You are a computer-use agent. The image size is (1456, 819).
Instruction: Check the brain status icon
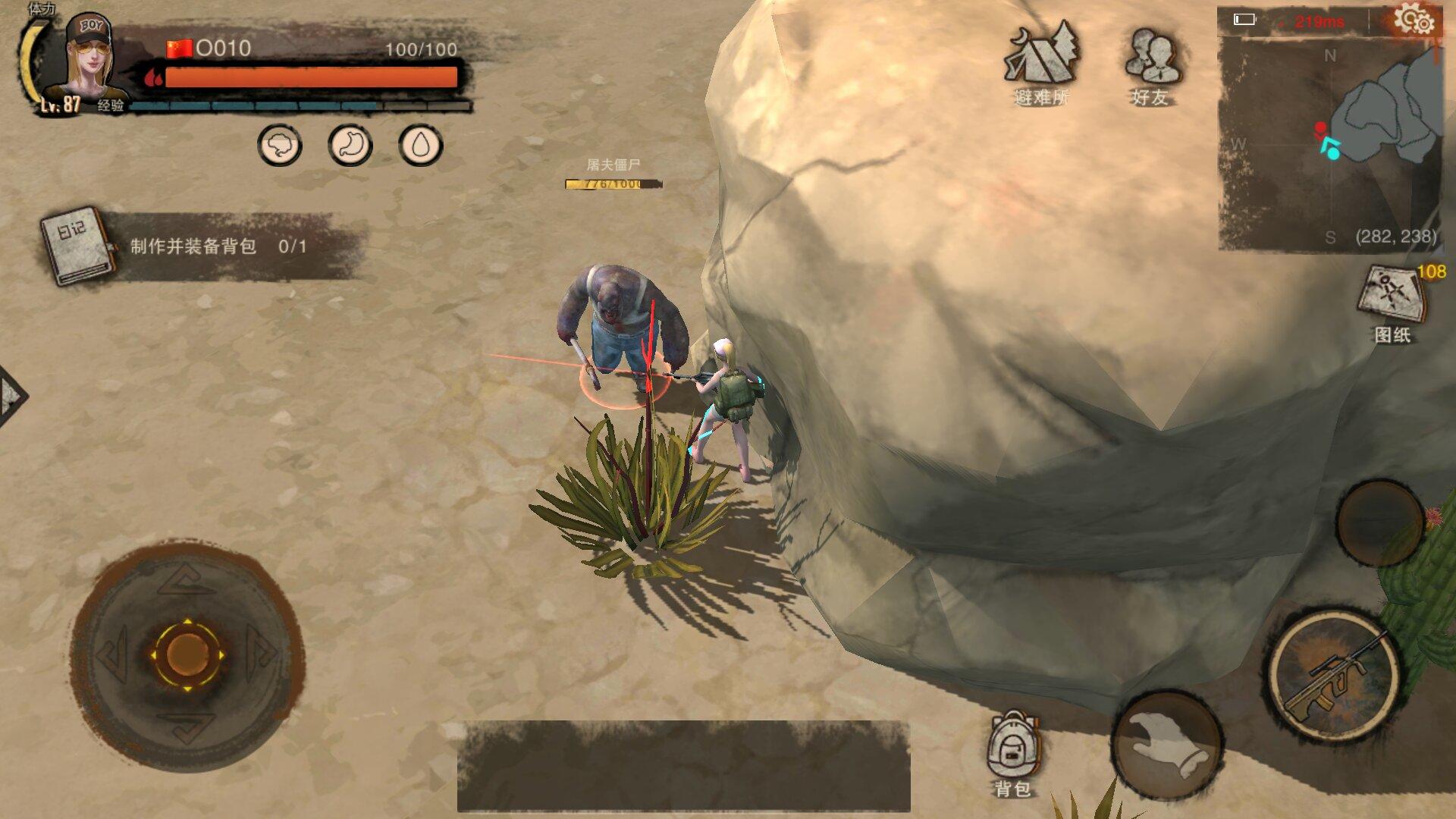coord(280,145)
